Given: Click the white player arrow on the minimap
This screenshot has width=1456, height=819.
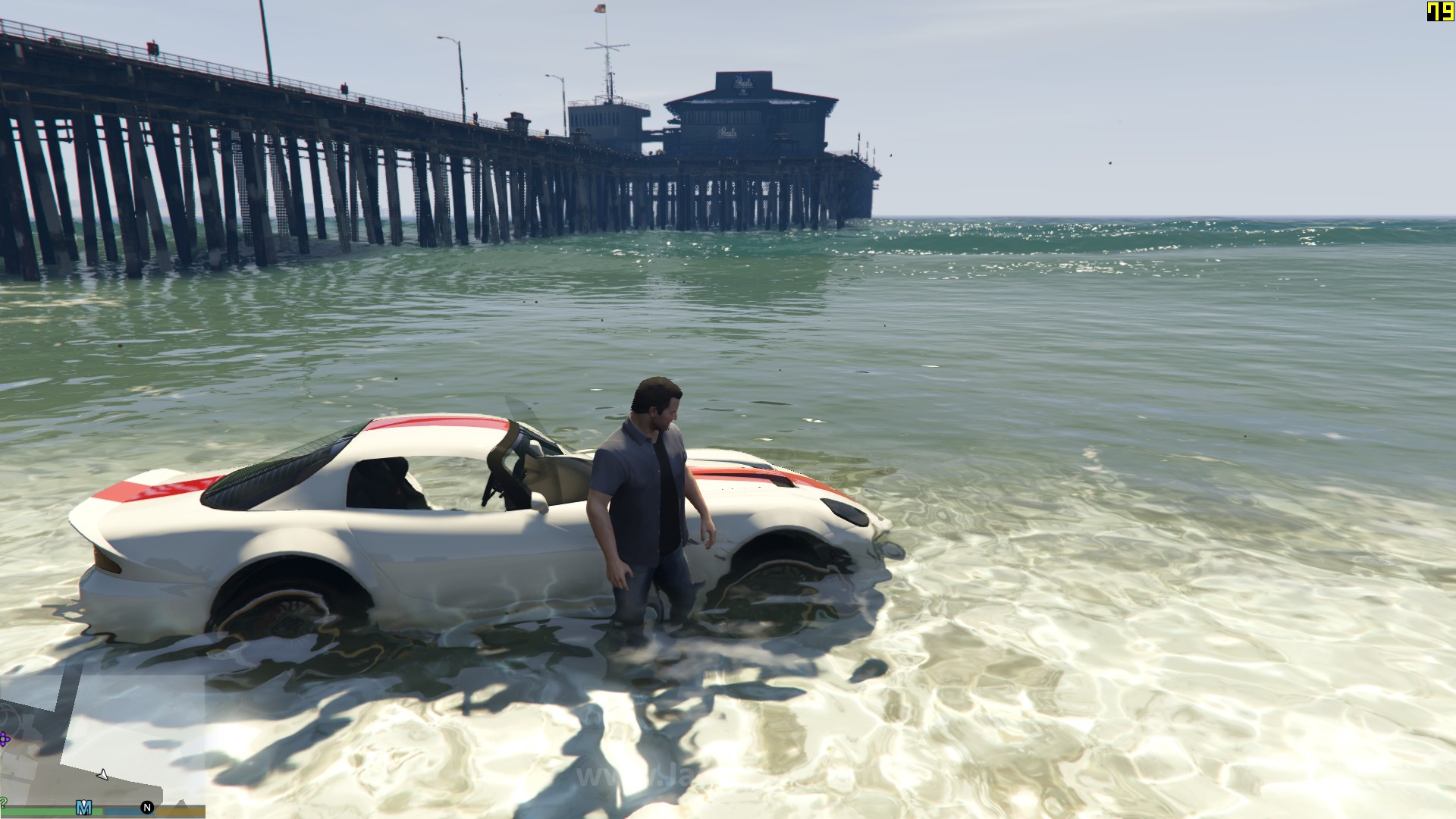Looking at the screenshot, I should click(102, 774).
